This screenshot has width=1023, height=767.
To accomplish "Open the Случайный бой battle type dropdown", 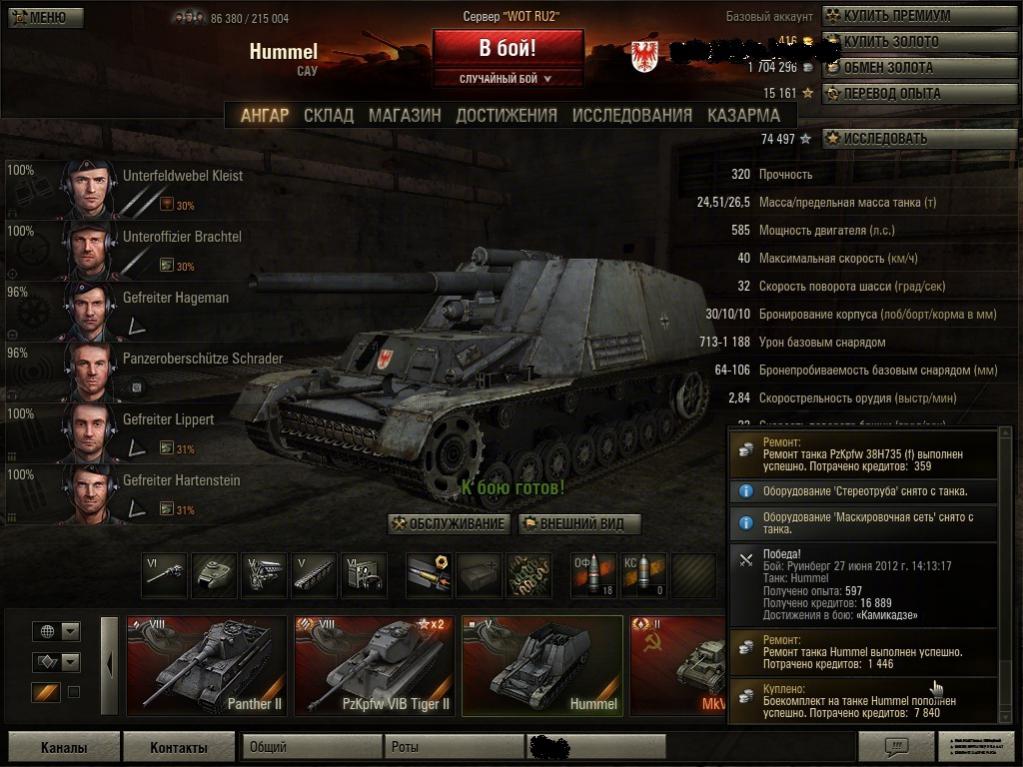I will [507, 78].
